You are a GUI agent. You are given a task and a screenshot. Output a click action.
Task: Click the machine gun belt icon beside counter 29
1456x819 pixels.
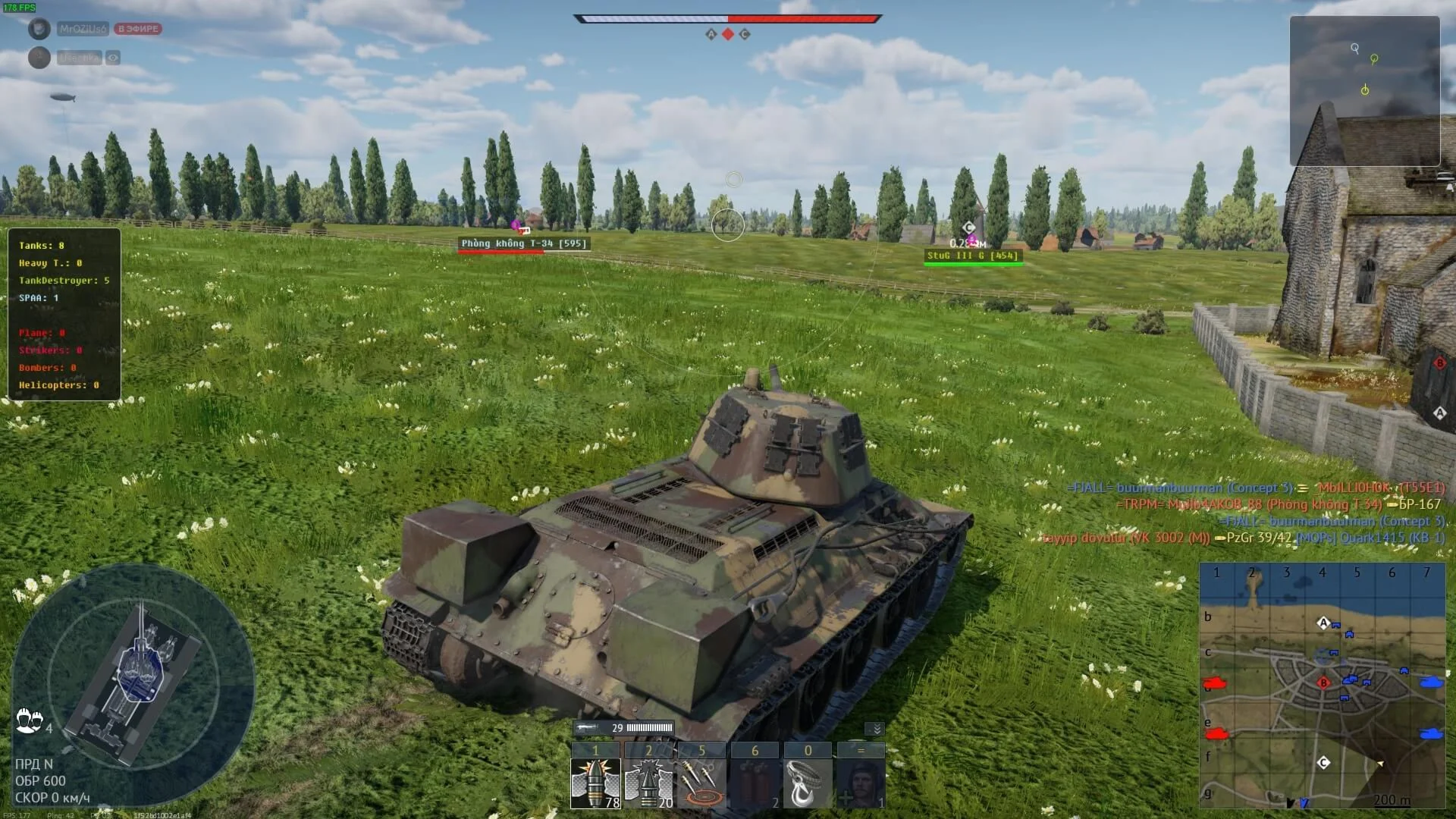[588, 726]
